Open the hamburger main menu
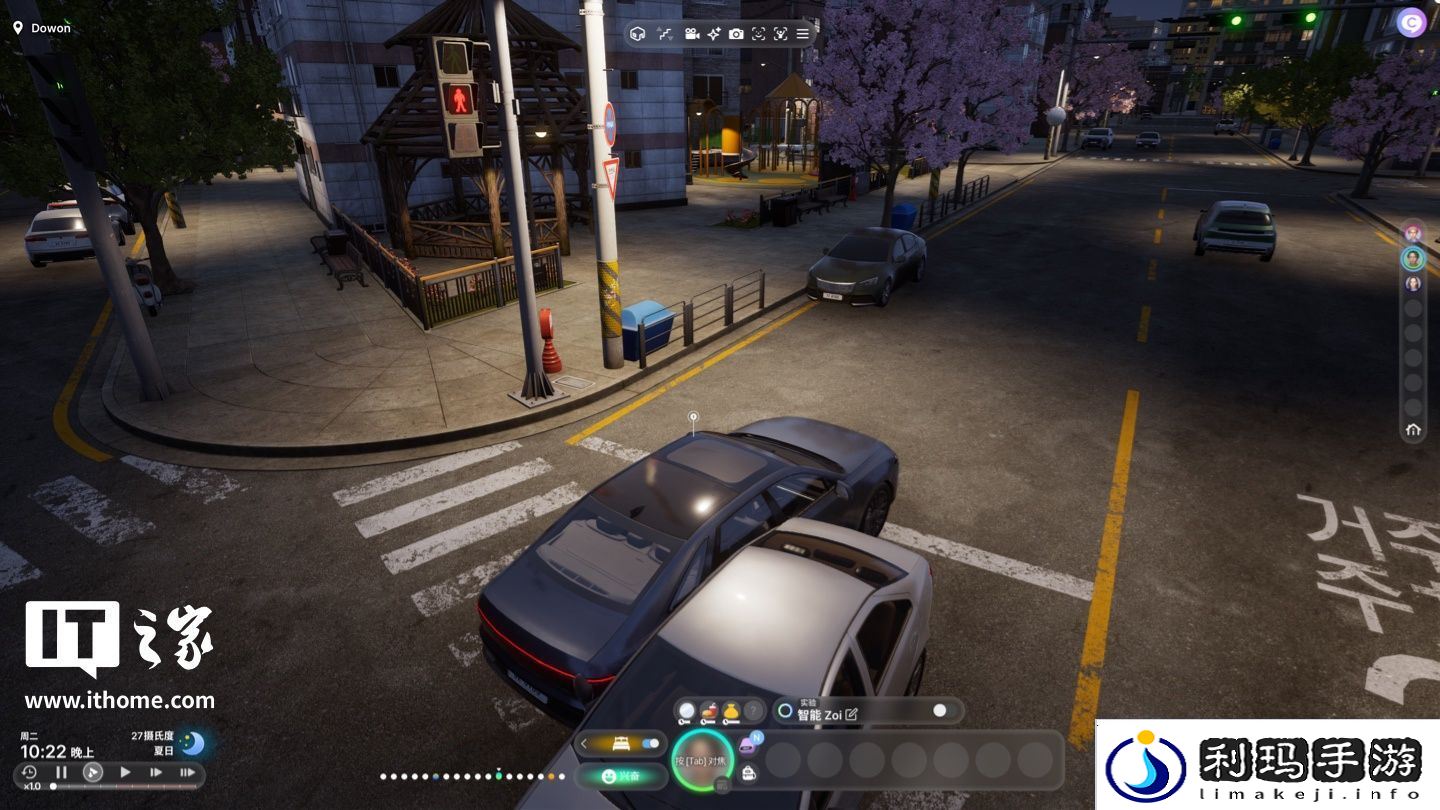This screenshot has height=810, width=1440. [x=802, y=34]
